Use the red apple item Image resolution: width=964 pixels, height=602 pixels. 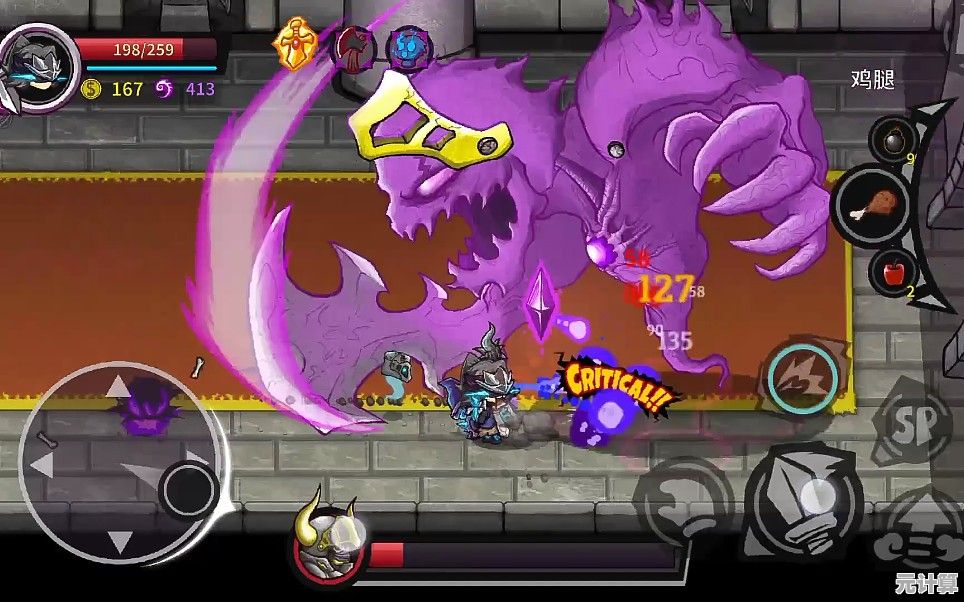889,270
